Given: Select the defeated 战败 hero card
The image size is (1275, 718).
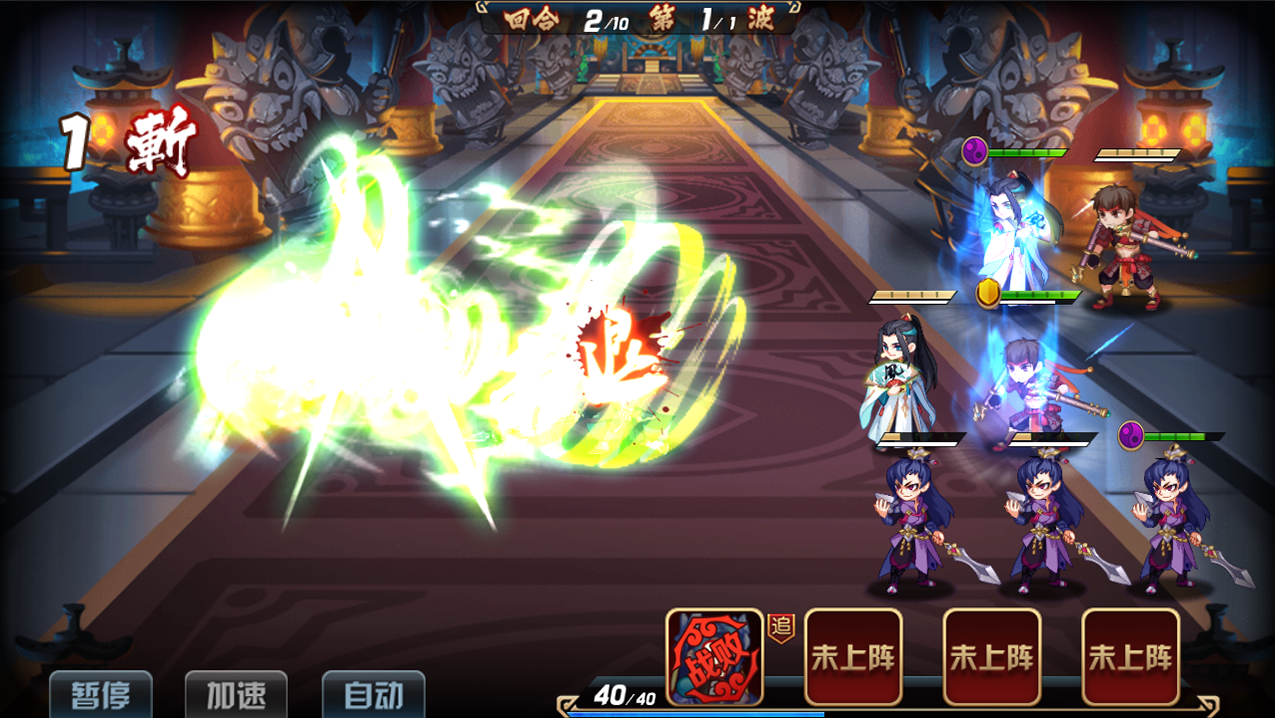Looking at the screenshot, I should [x=715, y=657].
